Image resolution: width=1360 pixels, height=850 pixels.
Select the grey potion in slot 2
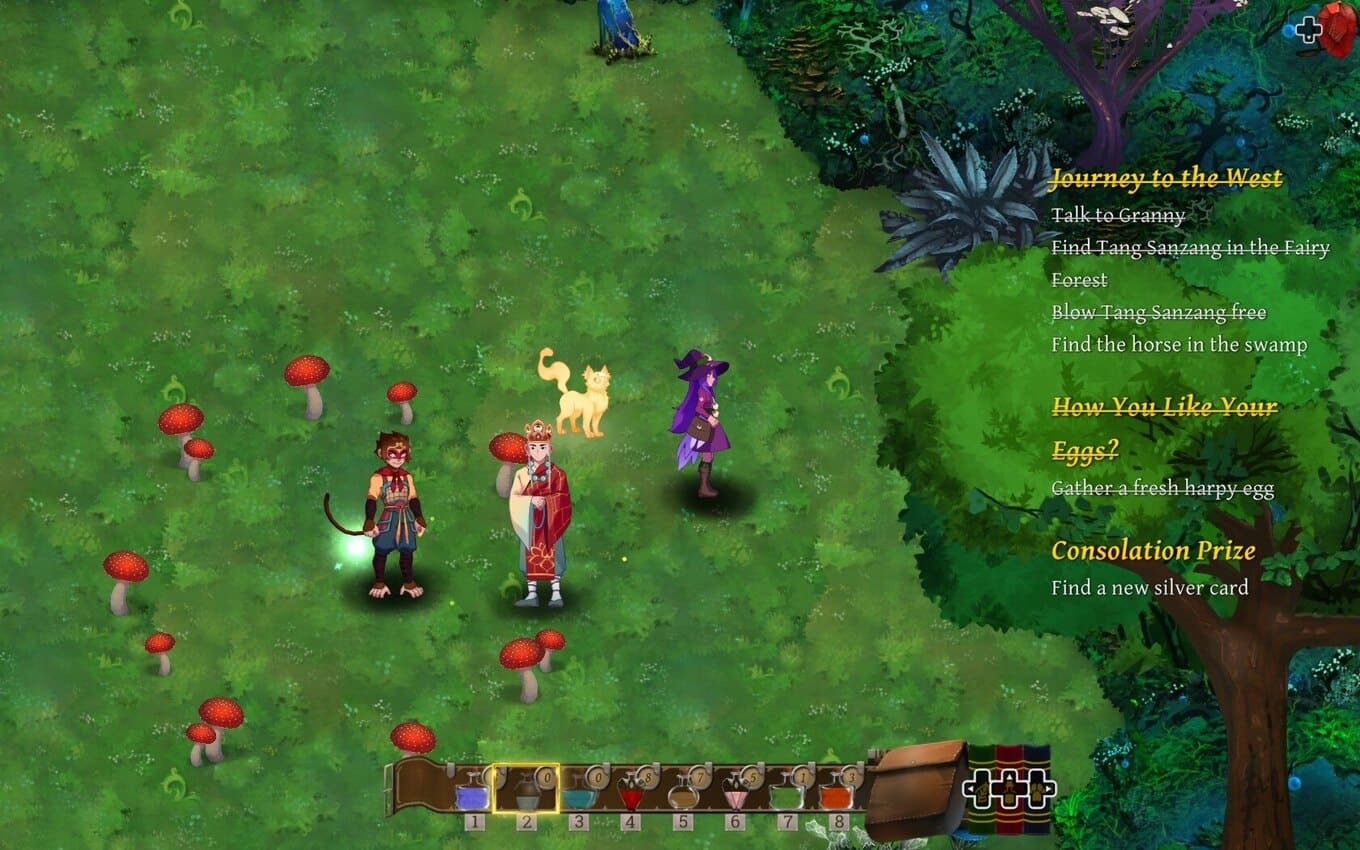525,794
